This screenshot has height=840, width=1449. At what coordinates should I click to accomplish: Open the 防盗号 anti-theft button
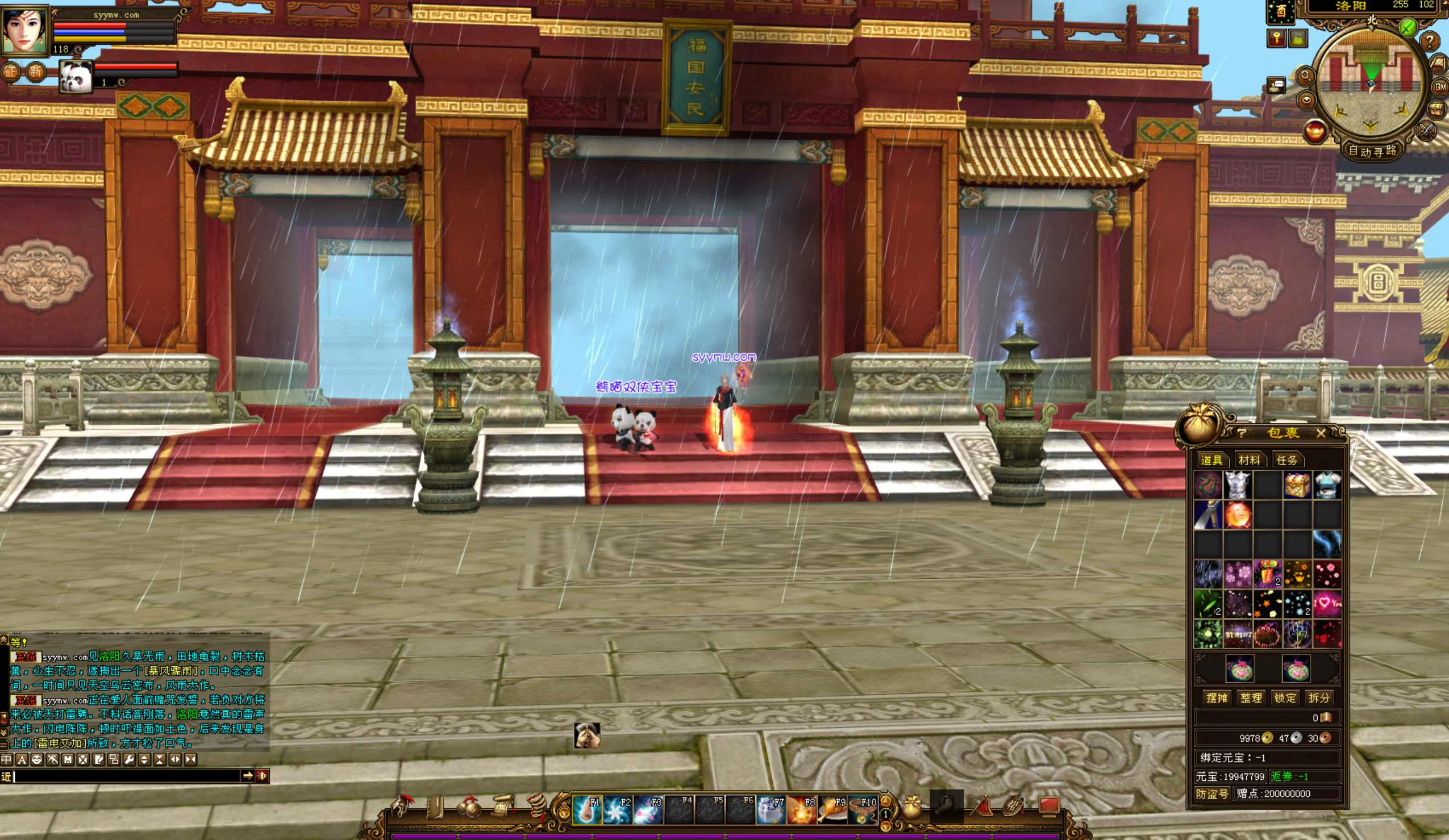point(1211,793)
